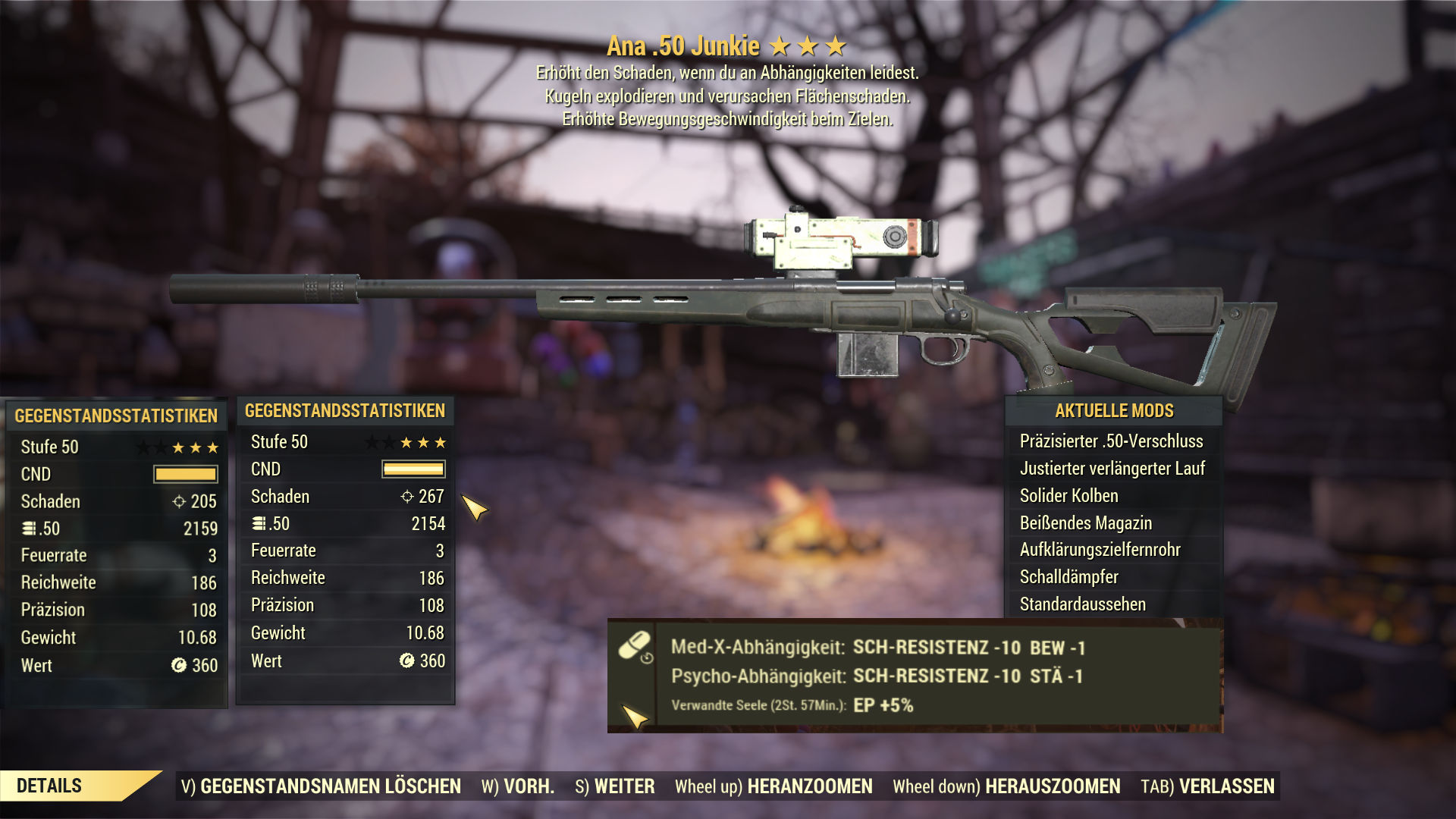The height and width of the screenshot is (819, 1456).
Task: Click Herauszoomen to zoom out
Action: [x=1006, y=786]
